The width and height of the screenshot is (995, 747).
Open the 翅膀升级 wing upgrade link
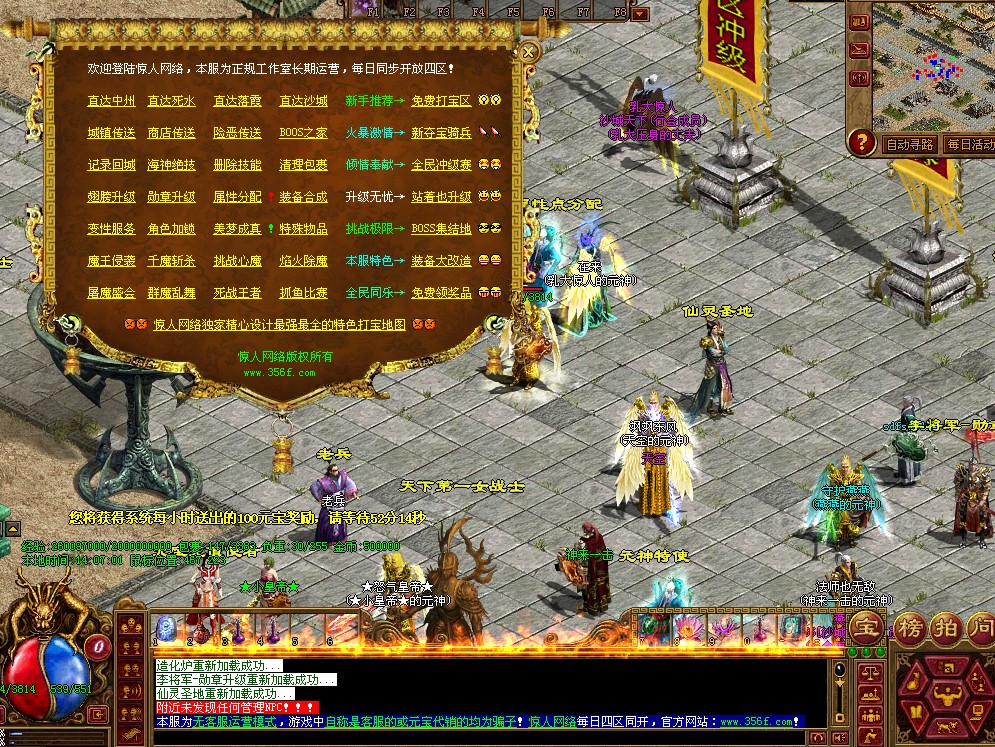click(111, 197)
